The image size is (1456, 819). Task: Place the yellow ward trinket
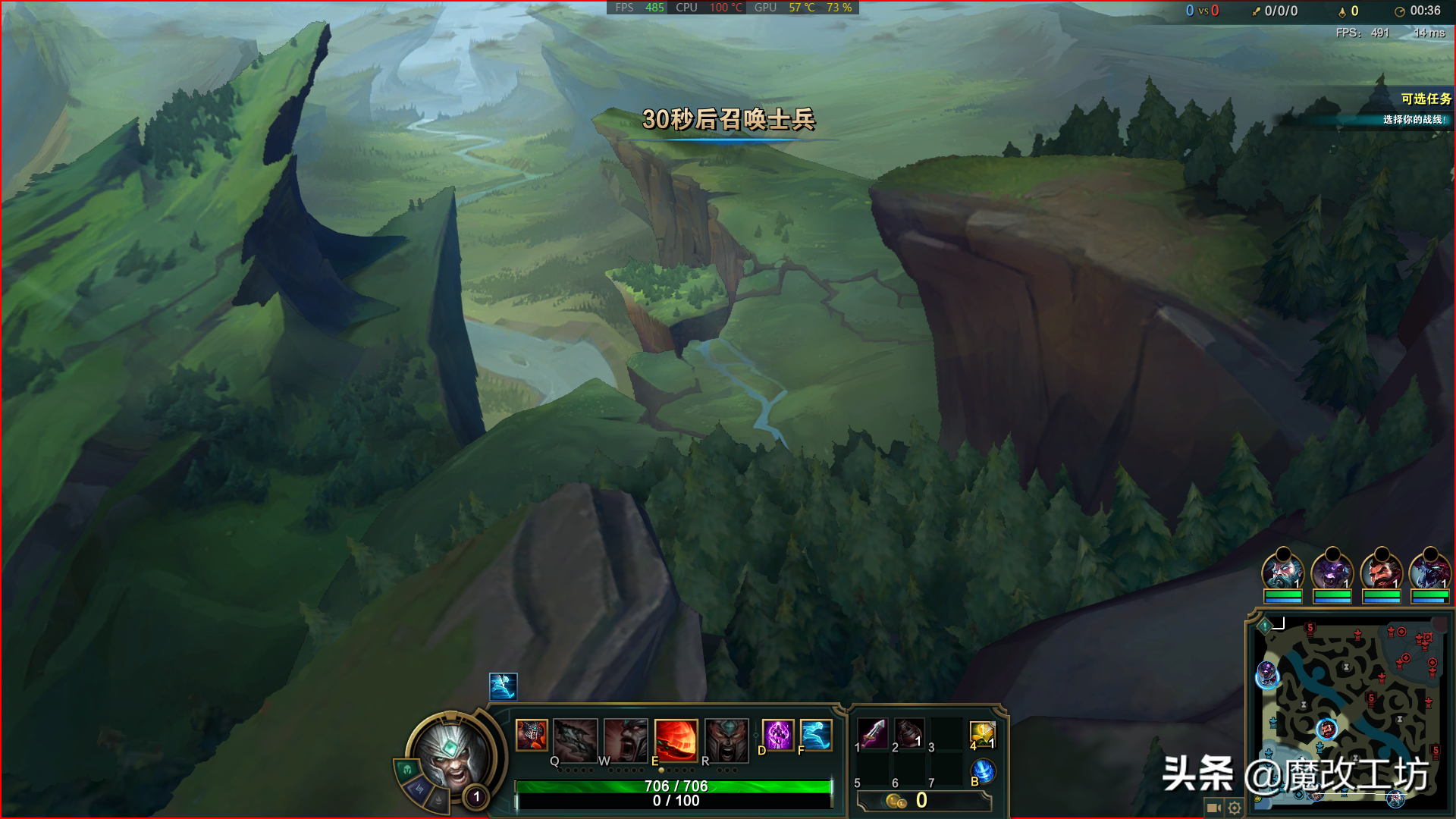click(x=982, y=733)
